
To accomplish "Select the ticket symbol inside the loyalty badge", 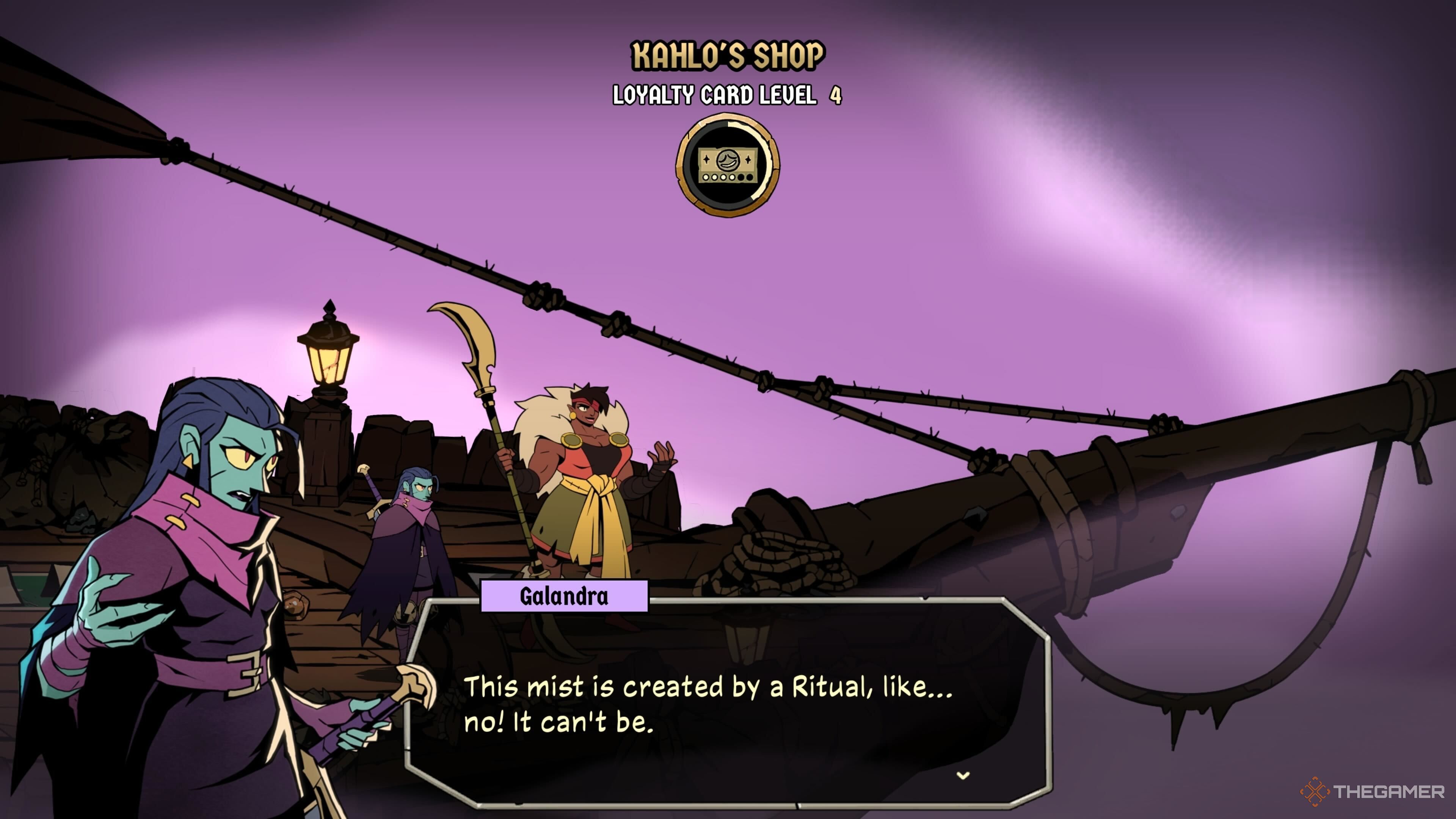I will (x=728, y=164).
